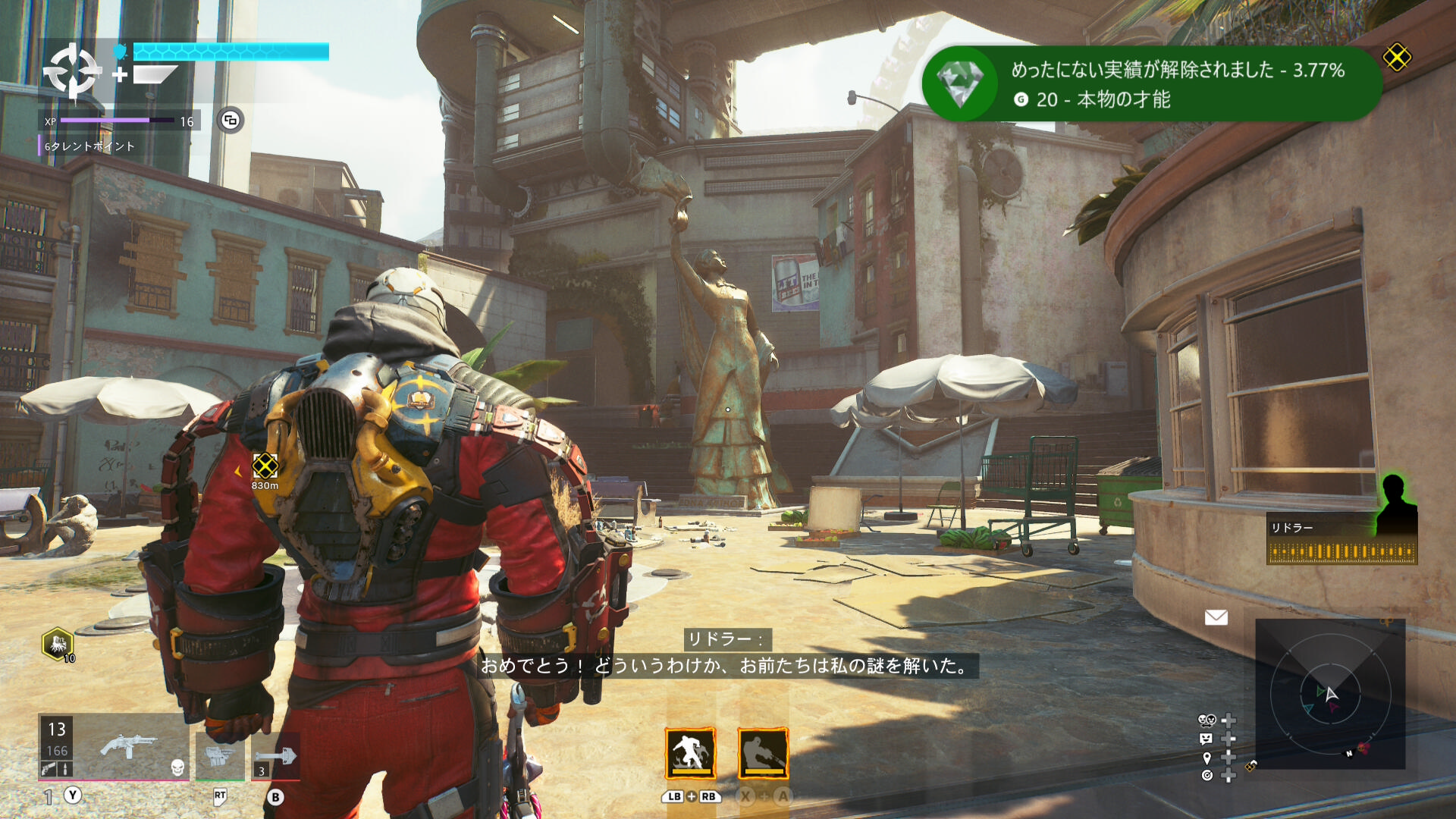Viewport: 1456px width, 819px height.
Task: Activate the left traversal attack ability icon
Action: click(690, 754)
